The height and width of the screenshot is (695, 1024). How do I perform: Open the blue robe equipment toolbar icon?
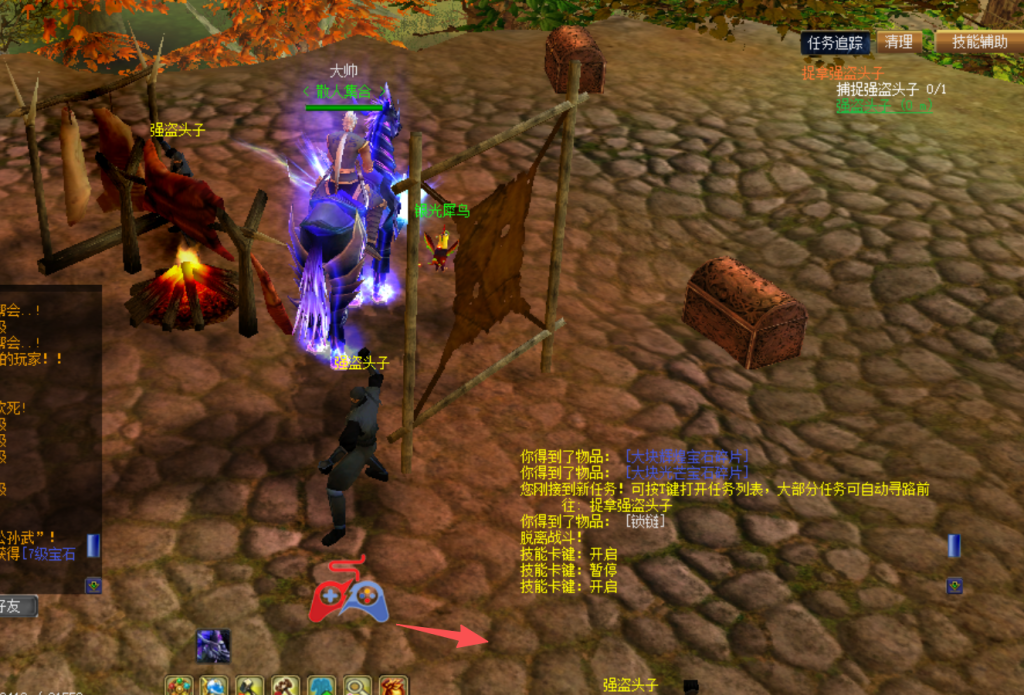[321, 686]
